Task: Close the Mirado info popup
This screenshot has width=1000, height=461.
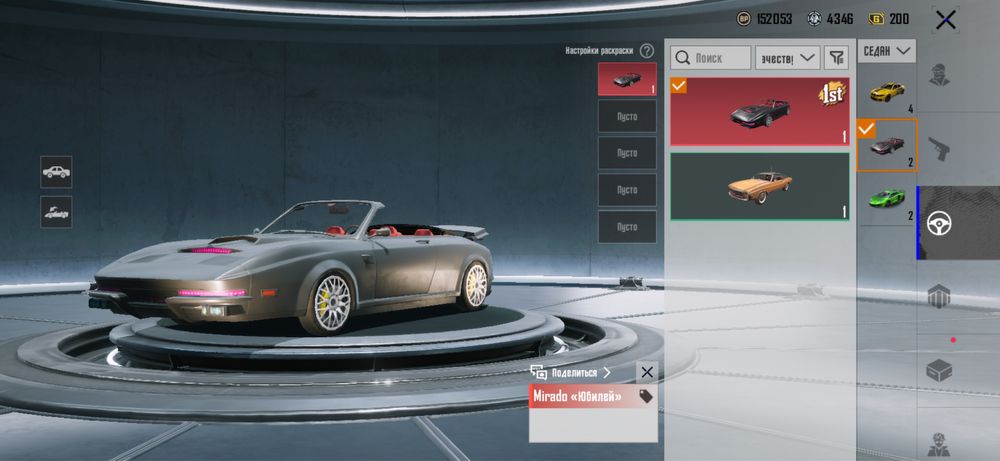Action: click(647, 372)
